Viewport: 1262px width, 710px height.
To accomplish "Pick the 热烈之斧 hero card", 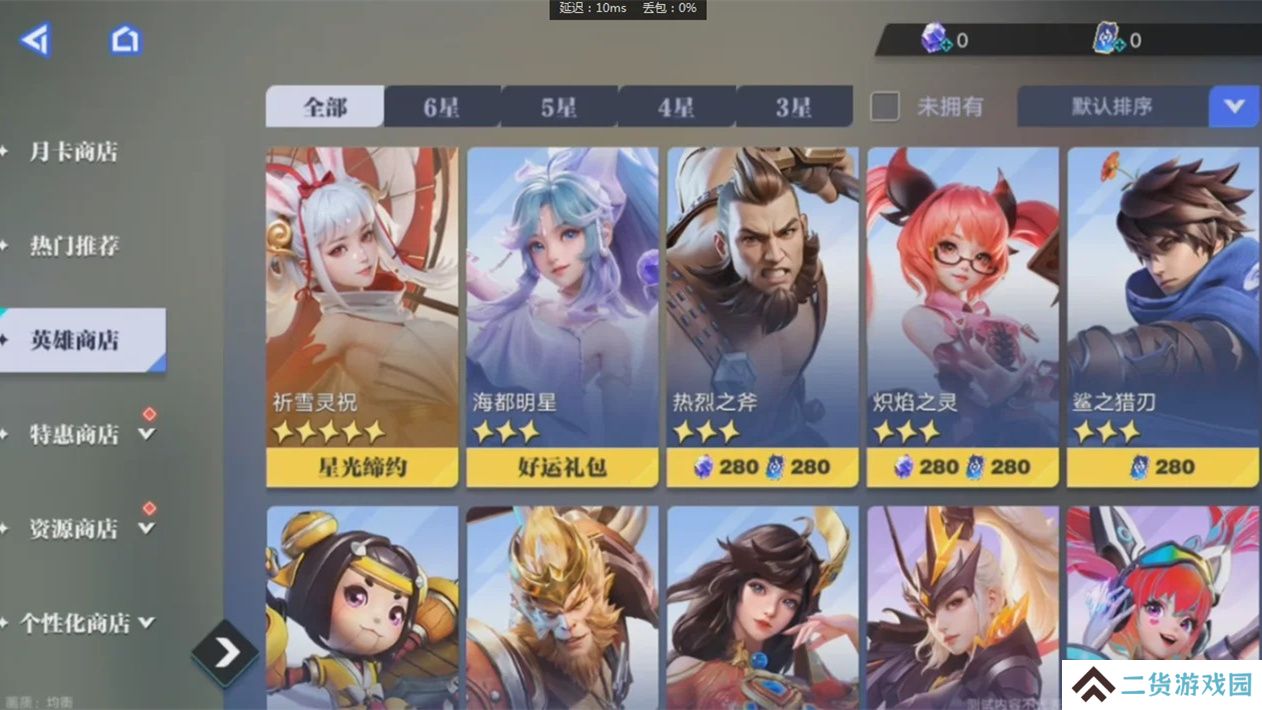I will point(762,300).
